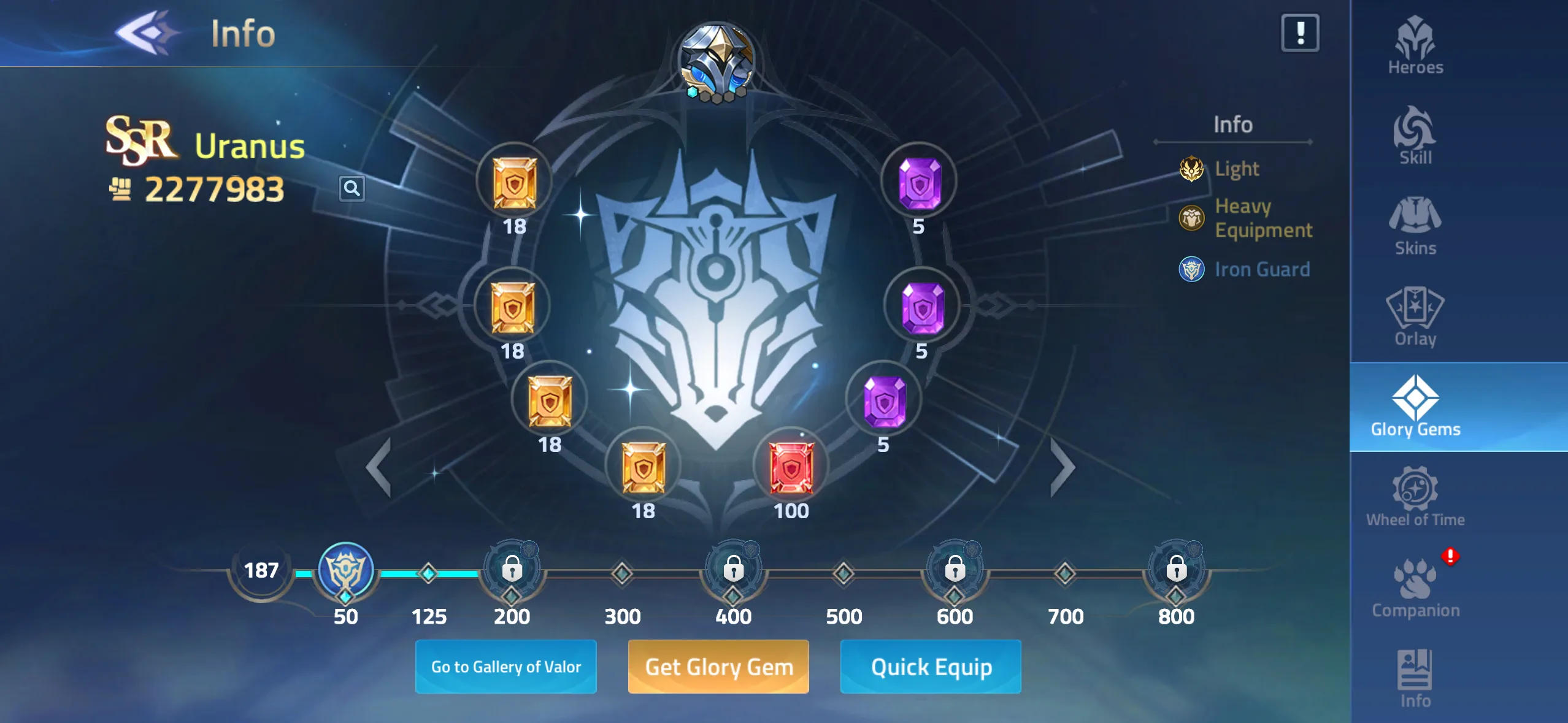Show the next hero with right arrow
Screen dimensions: 1568x723
[1062, 467]
